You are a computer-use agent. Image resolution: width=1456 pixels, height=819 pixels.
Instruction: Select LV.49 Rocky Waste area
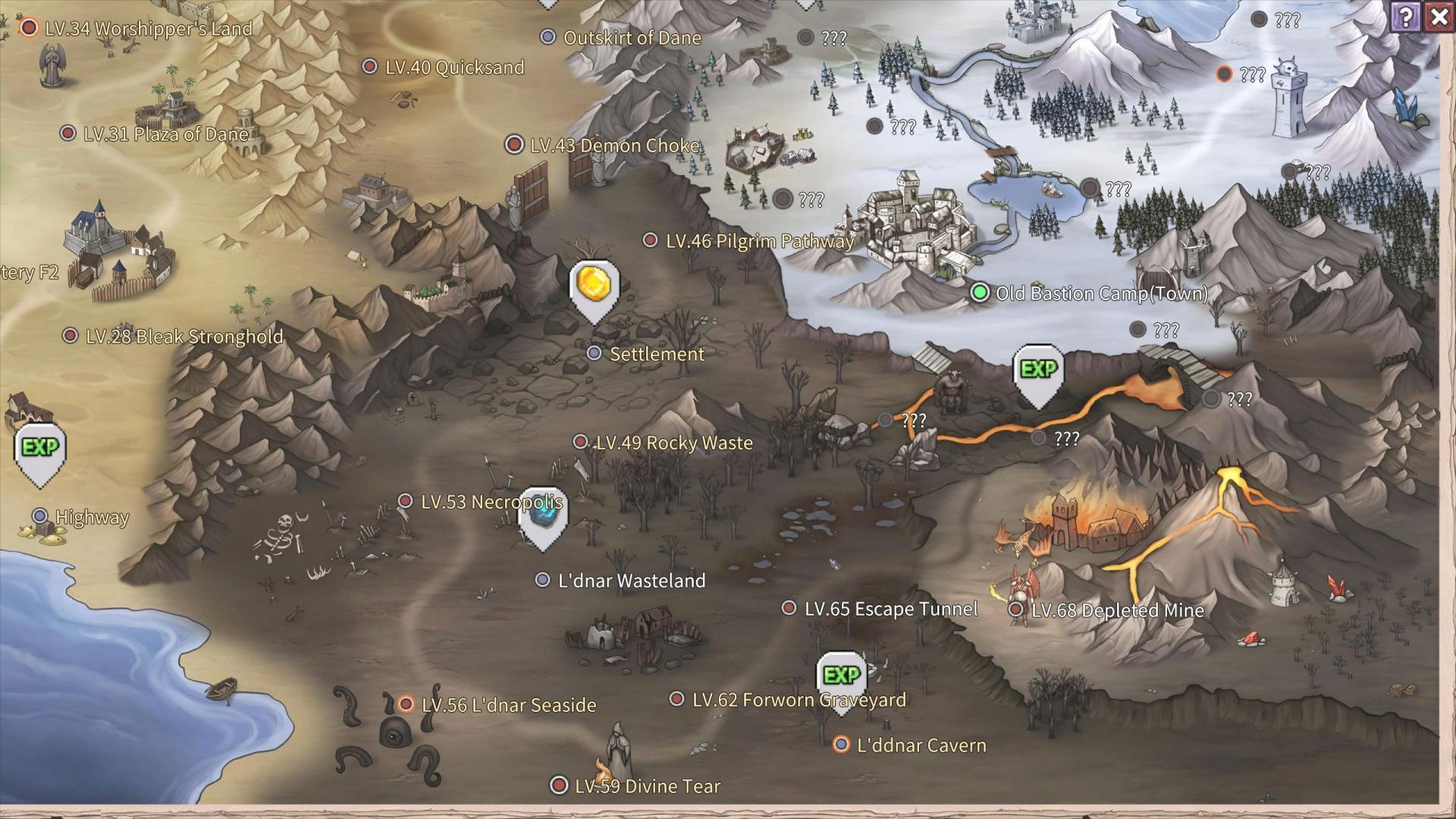(580, 442)
